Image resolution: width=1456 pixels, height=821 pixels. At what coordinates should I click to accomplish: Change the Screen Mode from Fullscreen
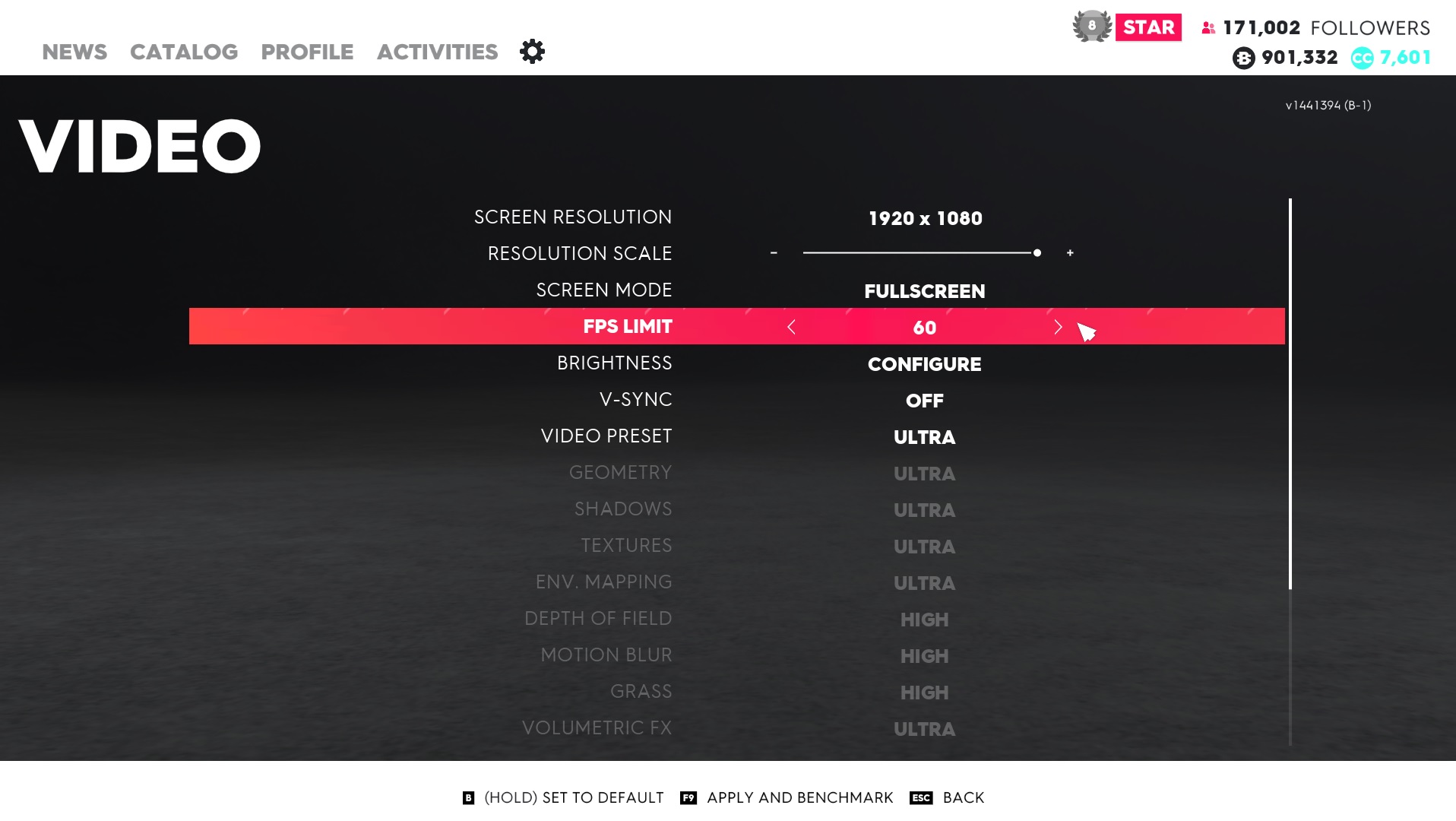pyautogui.click(x=924, y=291)
